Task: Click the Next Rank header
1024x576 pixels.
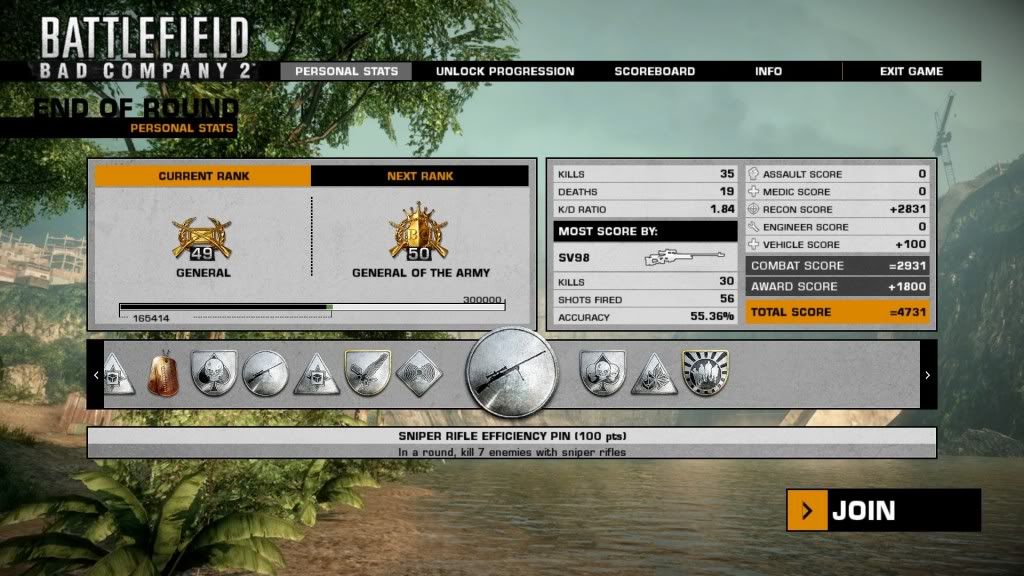Action: tap(420, 176)
